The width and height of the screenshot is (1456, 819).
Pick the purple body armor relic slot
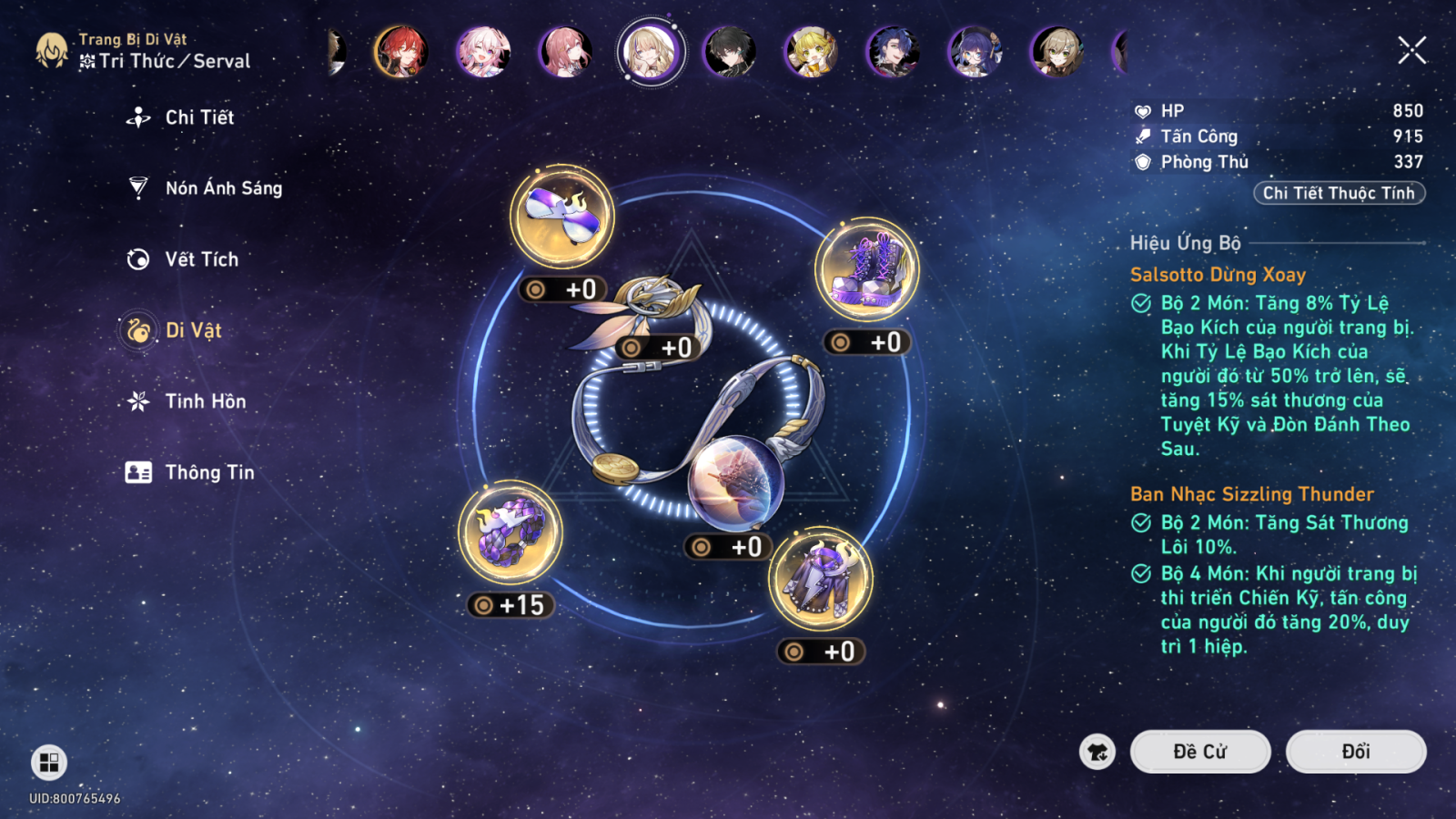pos(820,579)
